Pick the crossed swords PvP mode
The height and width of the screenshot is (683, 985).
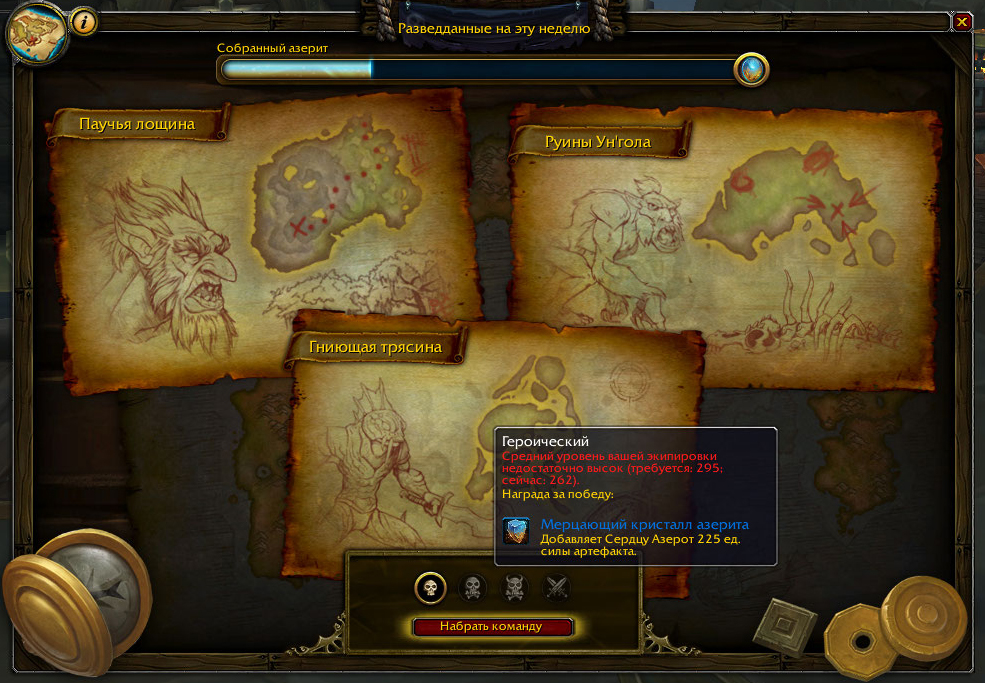[557, 588]
